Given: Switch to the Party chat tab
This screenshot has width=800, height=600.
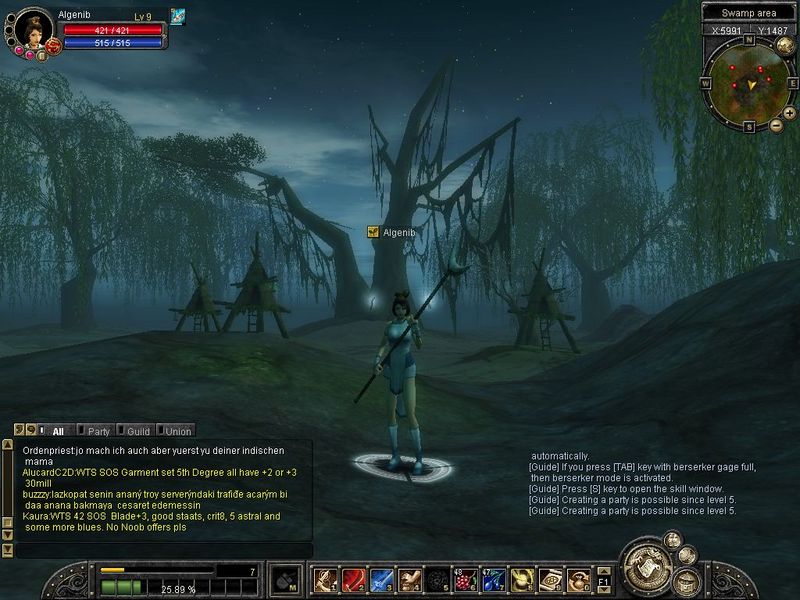Looking at the screenshot, I should (98, 431).
